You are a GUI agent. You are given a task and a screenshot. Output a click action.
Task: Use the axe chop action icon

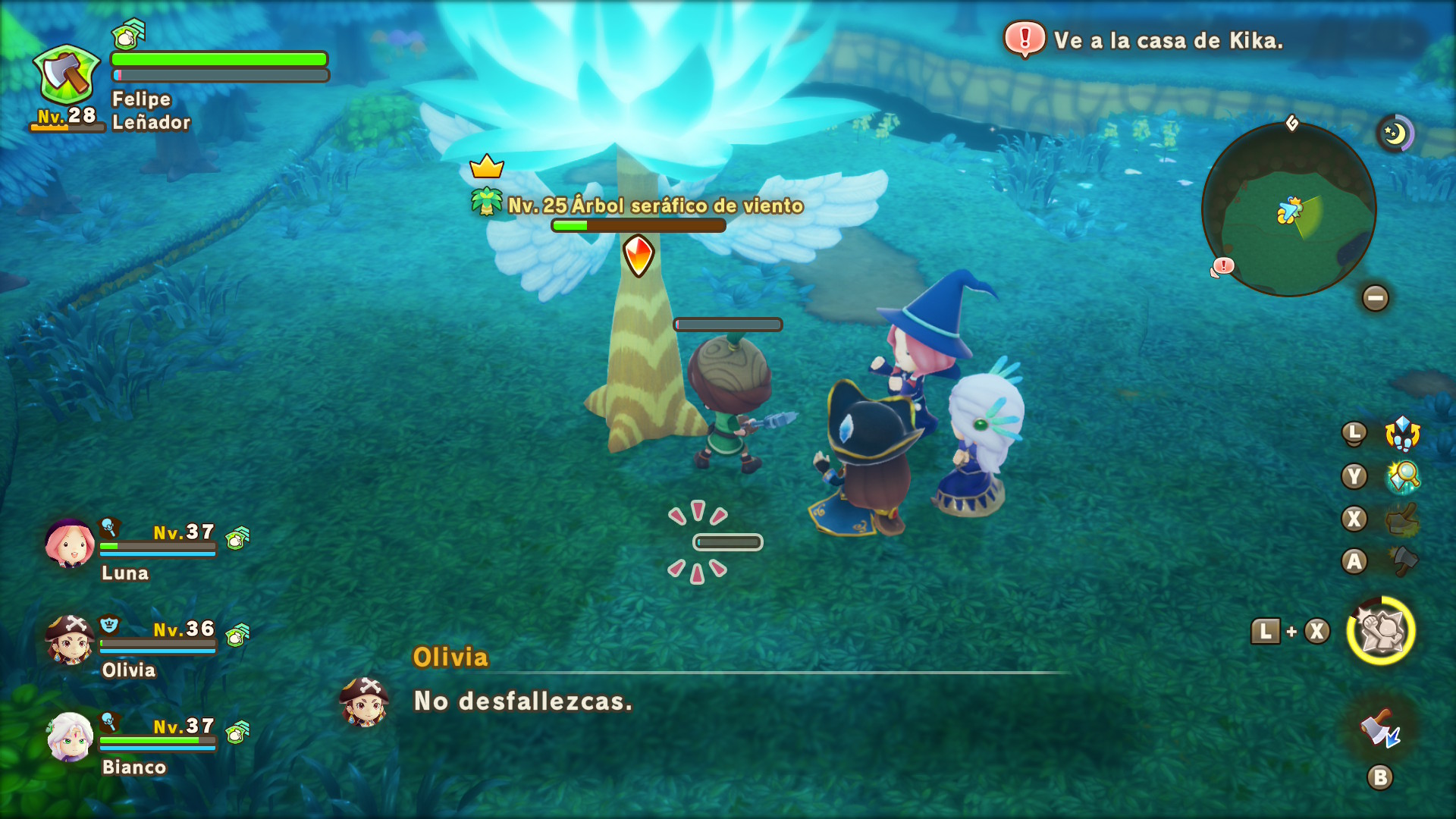point(1403,562)
